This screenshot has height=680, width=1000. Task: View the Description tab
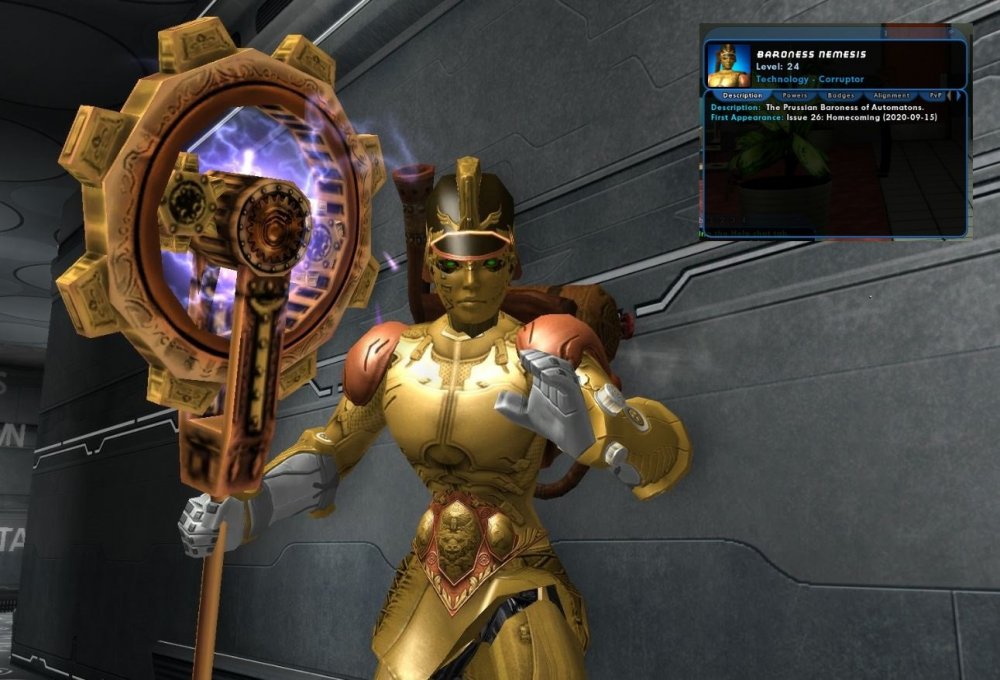tap(742, 96)
